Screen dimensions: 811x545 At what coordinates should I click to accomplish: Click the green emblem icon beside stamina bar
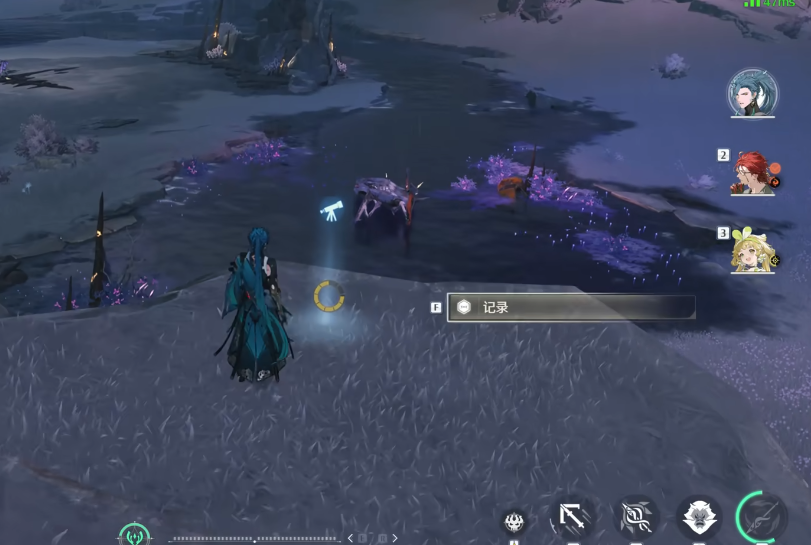[x=134, y=535]
